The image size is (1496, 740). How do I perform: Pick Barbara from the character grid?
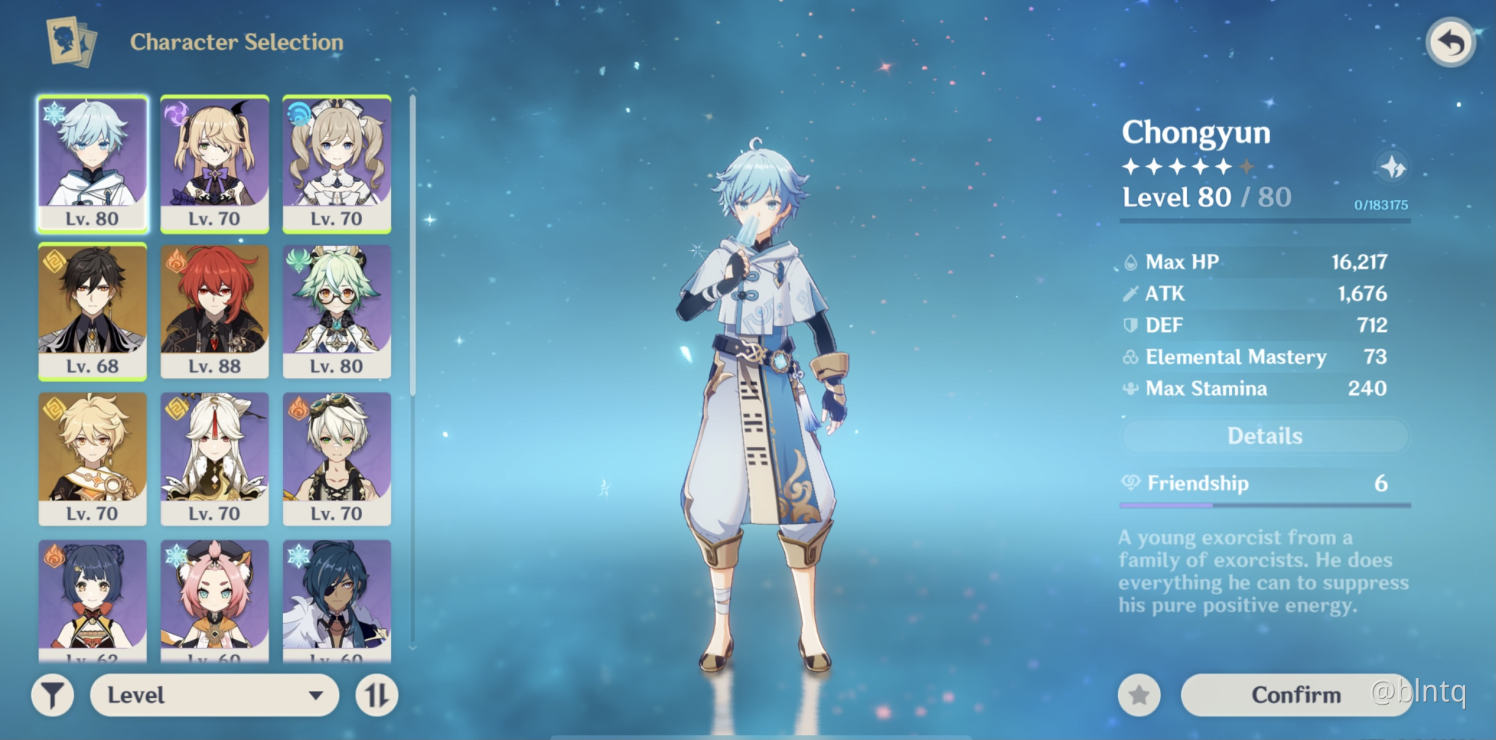(x=337, y=164)
